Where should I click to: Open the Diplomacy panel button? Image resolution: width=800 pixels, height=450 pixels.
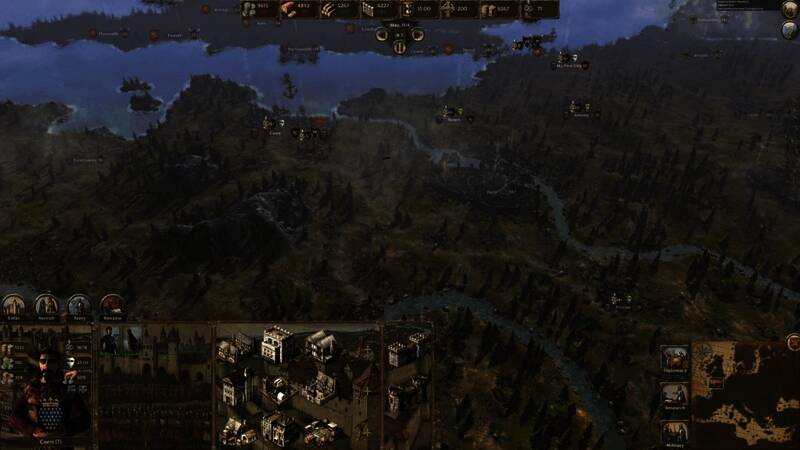pyautogui.click(x=674, y=359)
